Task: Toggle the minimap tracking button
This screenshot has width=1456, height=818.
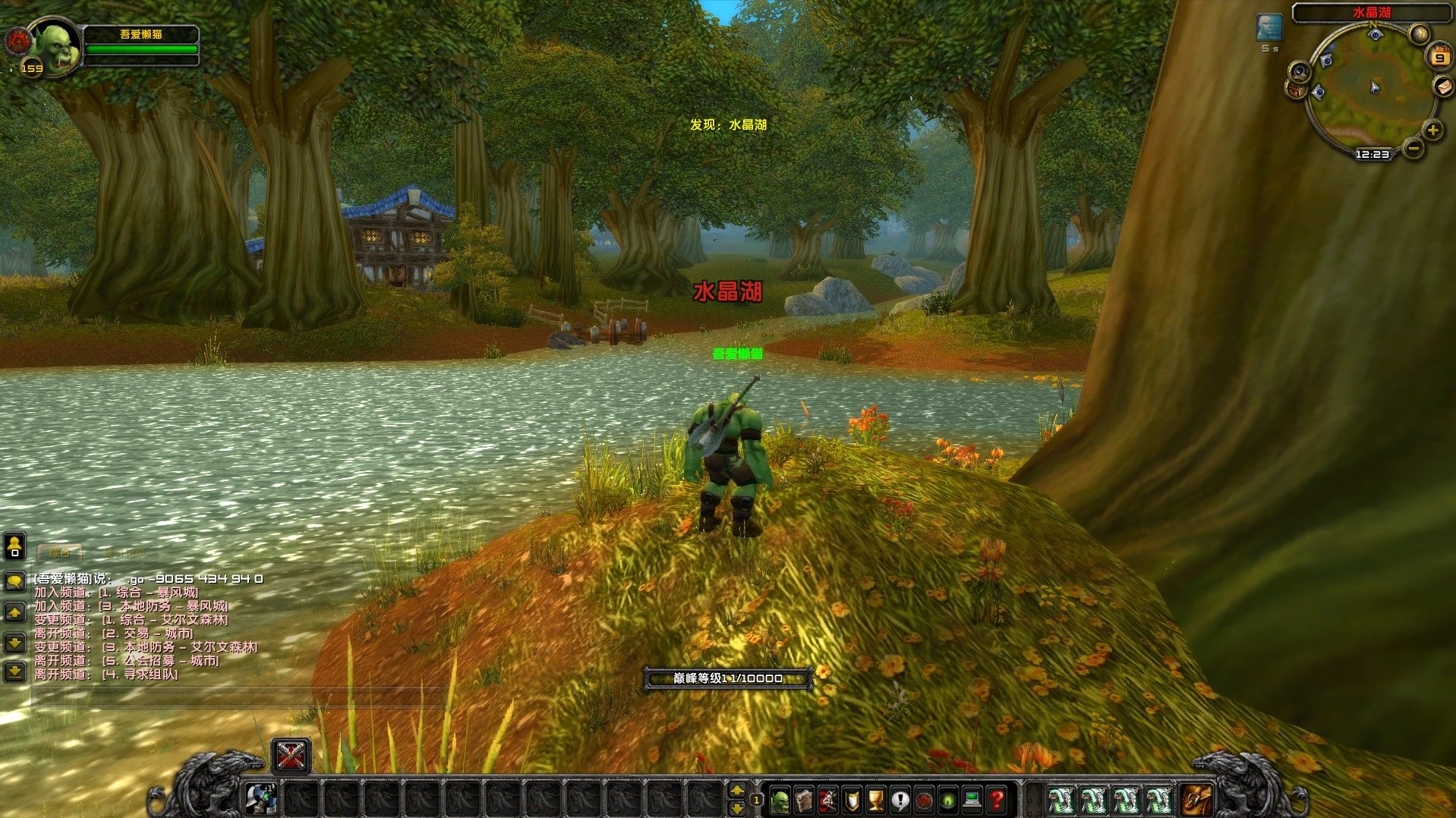Action: click(1300, 72)
